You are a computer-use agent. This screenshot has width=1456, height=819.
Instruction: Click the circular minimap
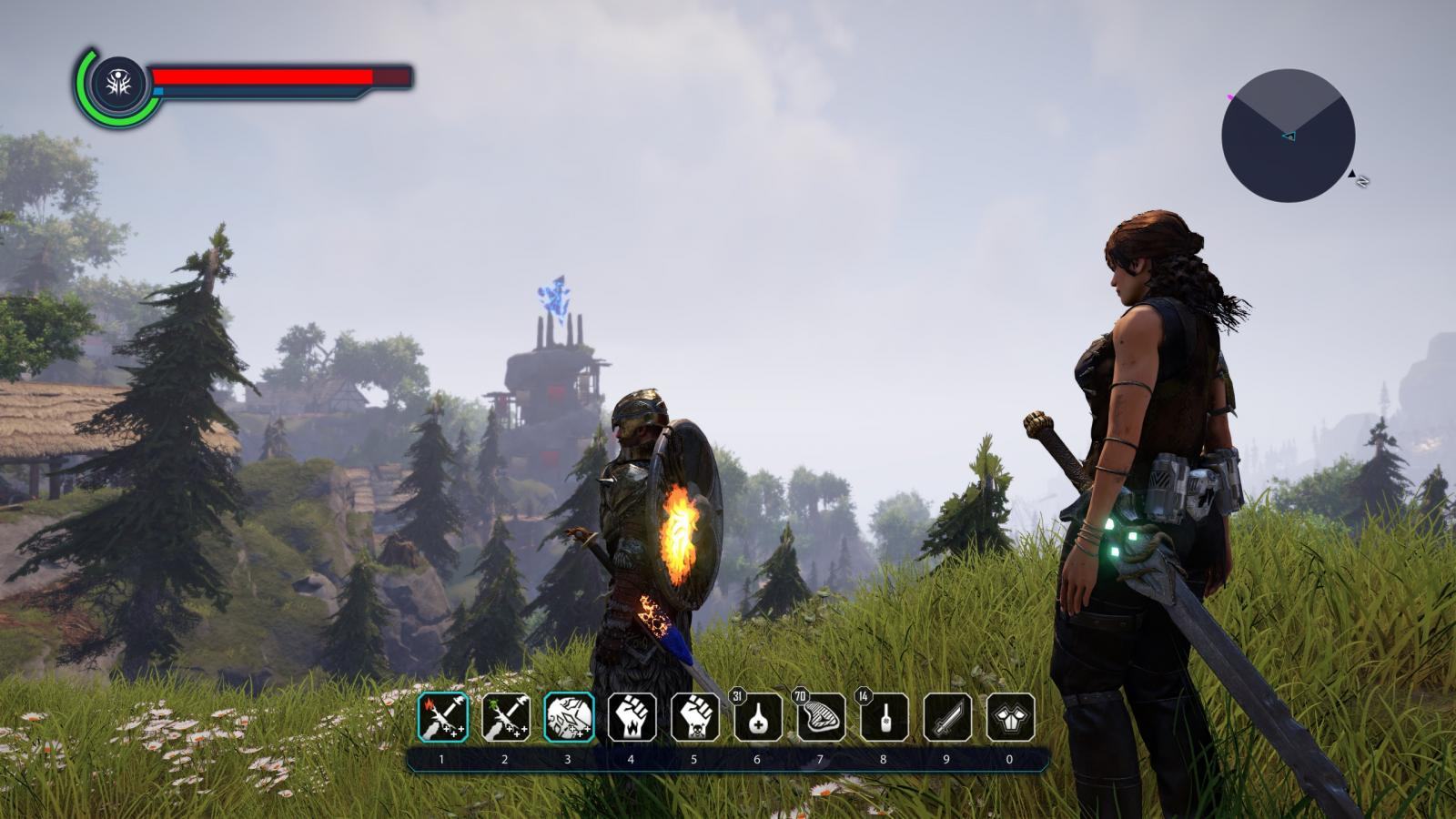point(1288,136)
